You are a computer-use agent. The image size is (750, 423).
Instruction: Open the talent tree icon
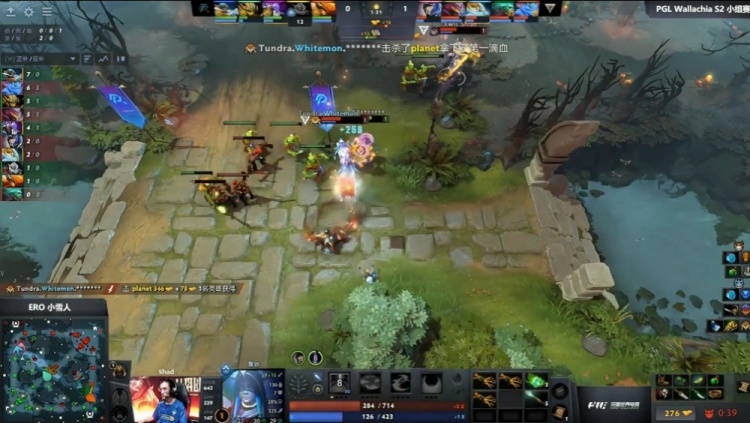tap(298, 385)
